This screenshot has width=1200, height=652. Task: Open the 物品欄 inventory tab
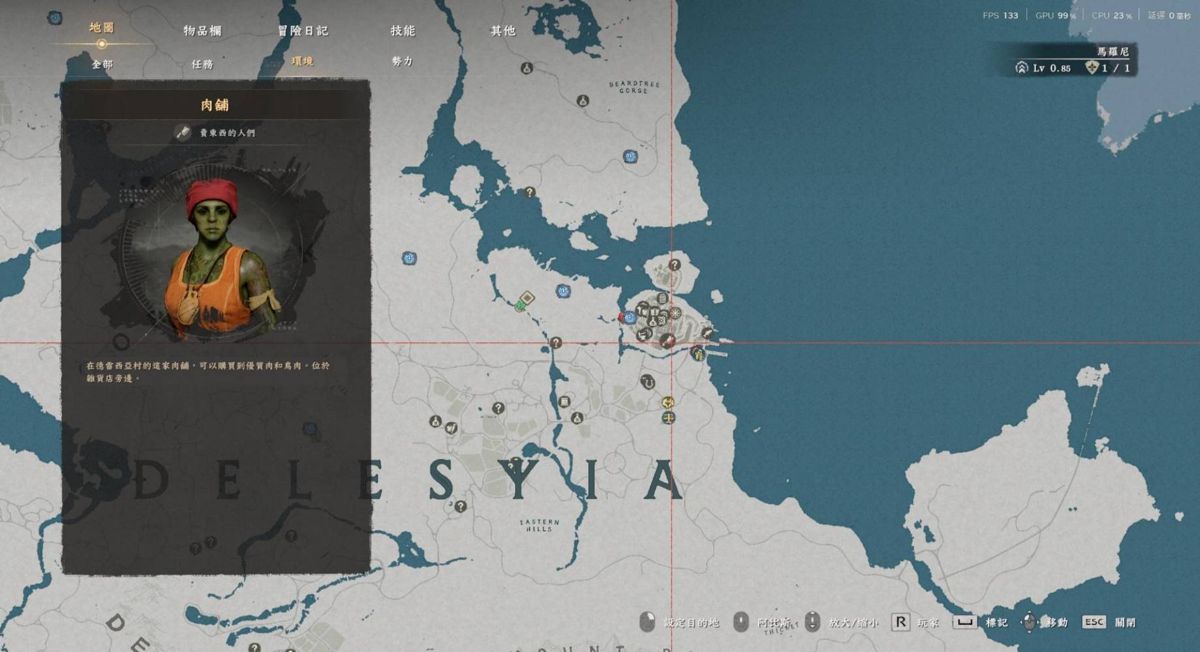click(x=202, y=31)
